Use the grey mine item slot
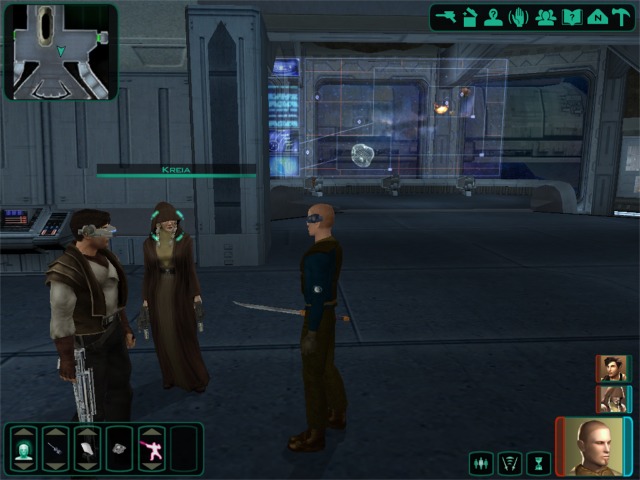640x480 pixels. [x=120, y=453]
